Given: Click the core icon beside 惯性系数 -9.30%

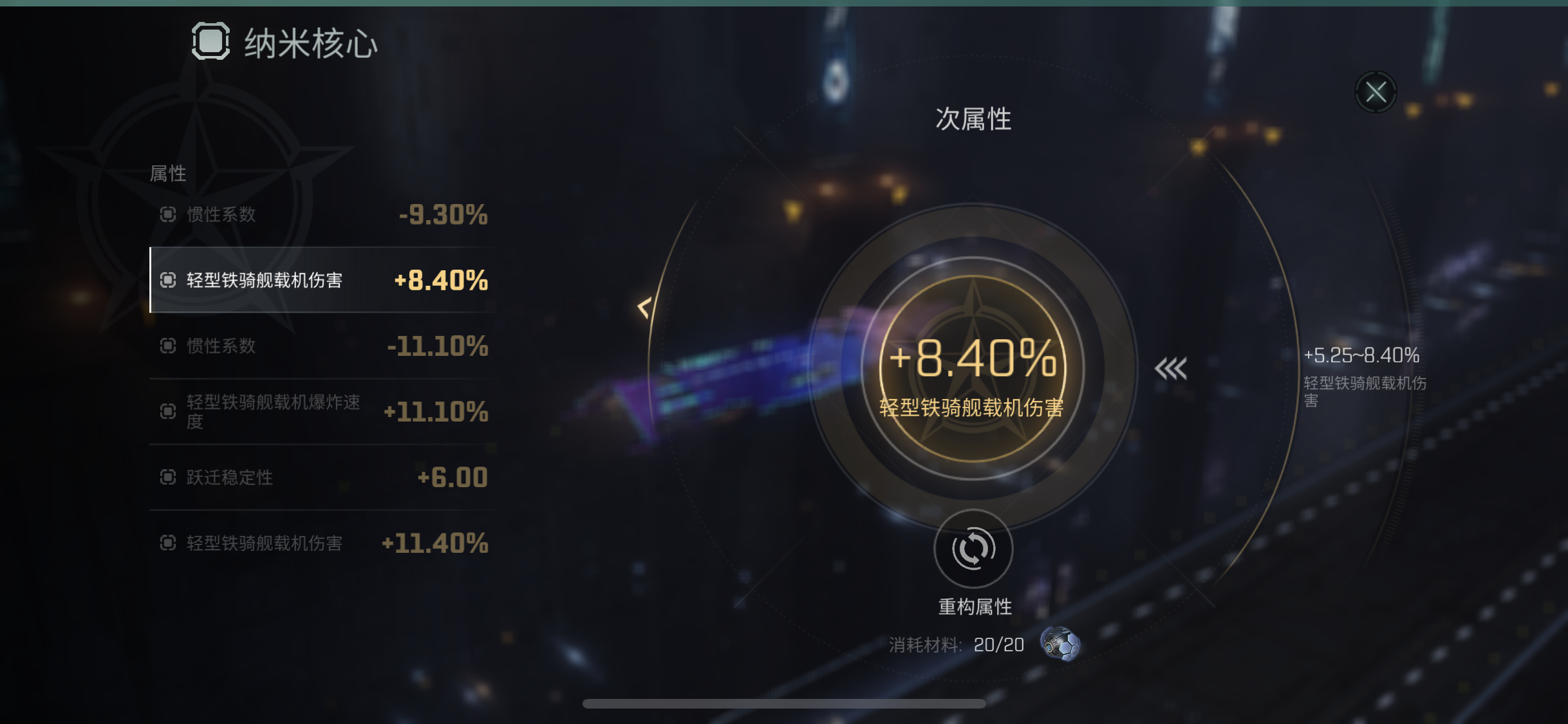Looking at the screenshot, I should tap(169, 215).
